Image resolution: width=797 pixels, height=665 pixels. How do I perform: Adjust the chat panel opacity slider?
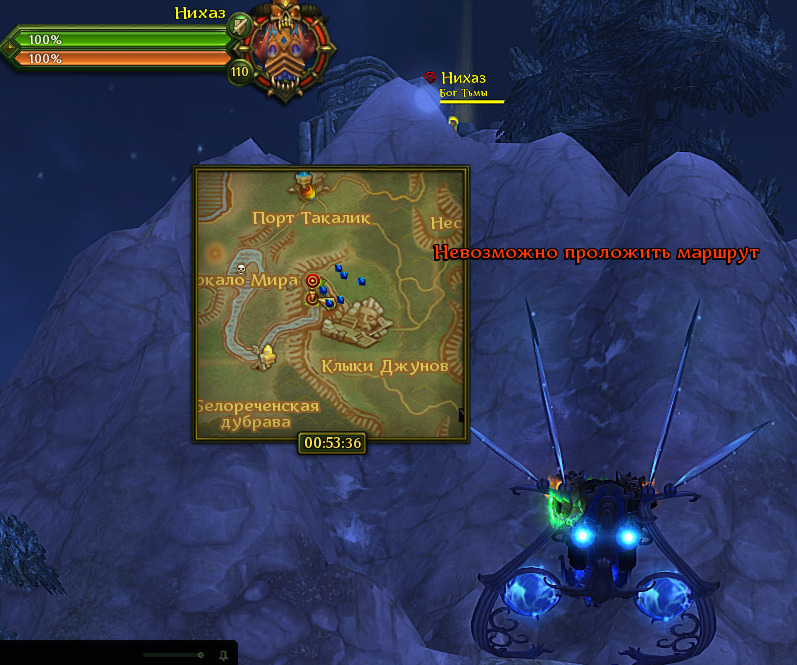200,655
